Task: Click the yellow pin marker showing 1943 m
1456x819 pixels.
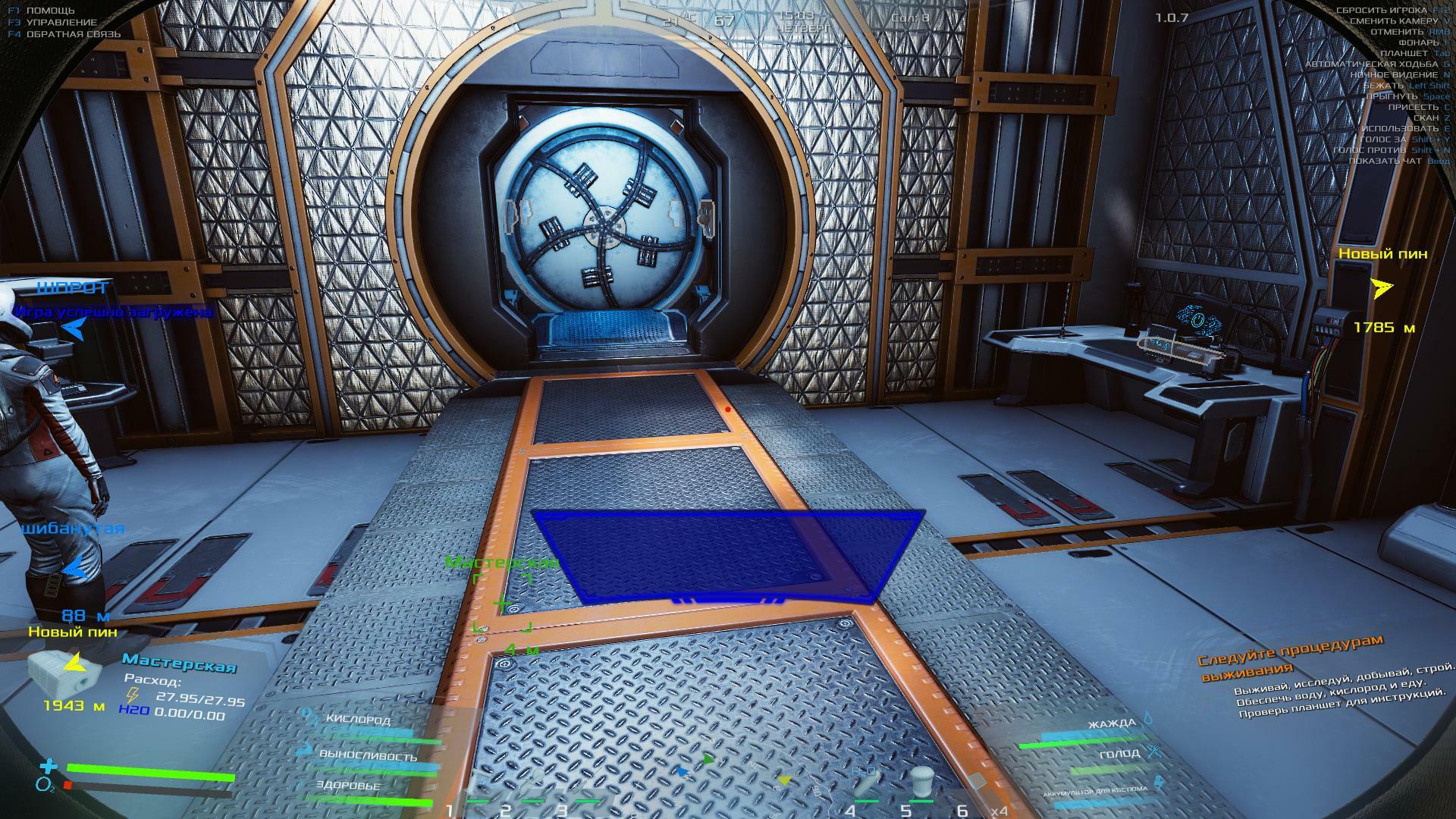Action: coord(74,664)
